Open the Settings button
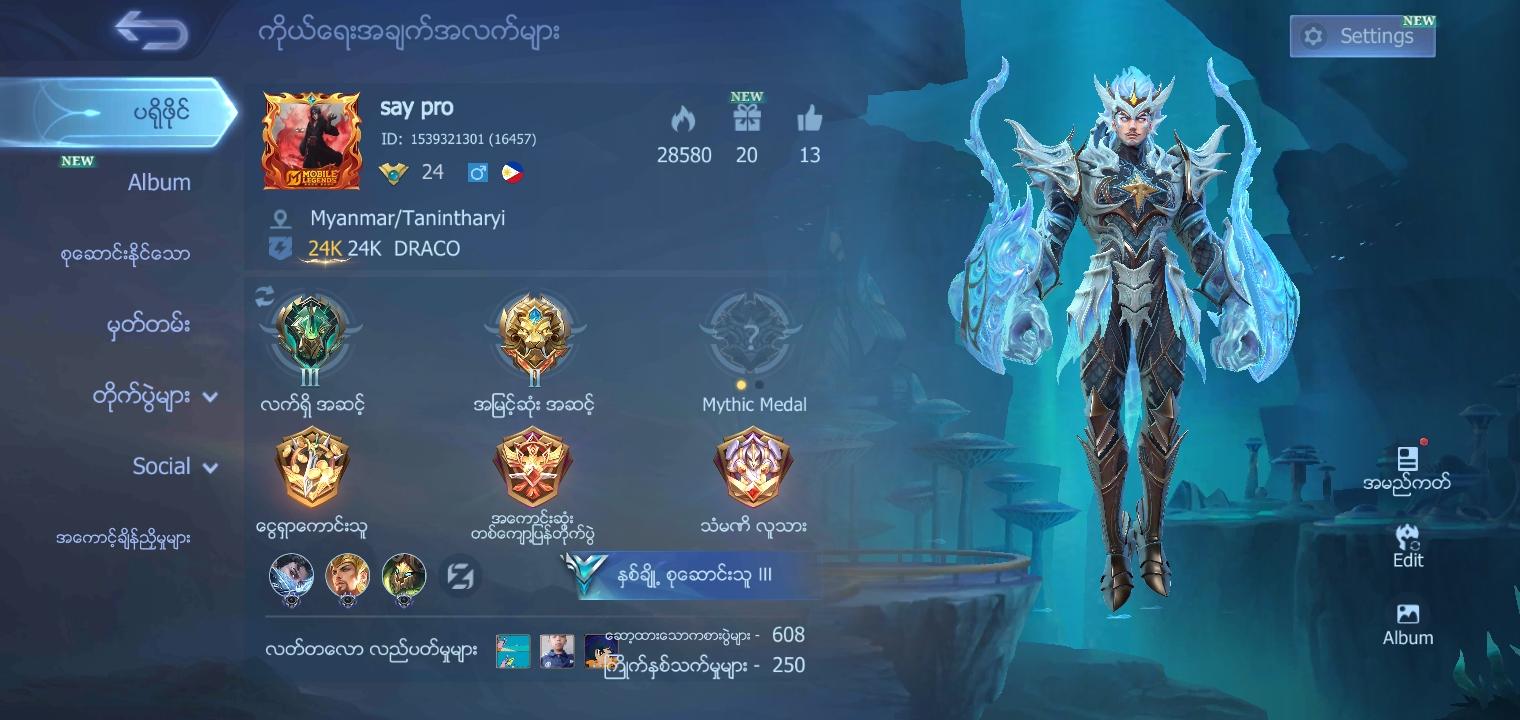Image resolution: width=1520 pixels, height=720 pixels. coord(1362,36)
